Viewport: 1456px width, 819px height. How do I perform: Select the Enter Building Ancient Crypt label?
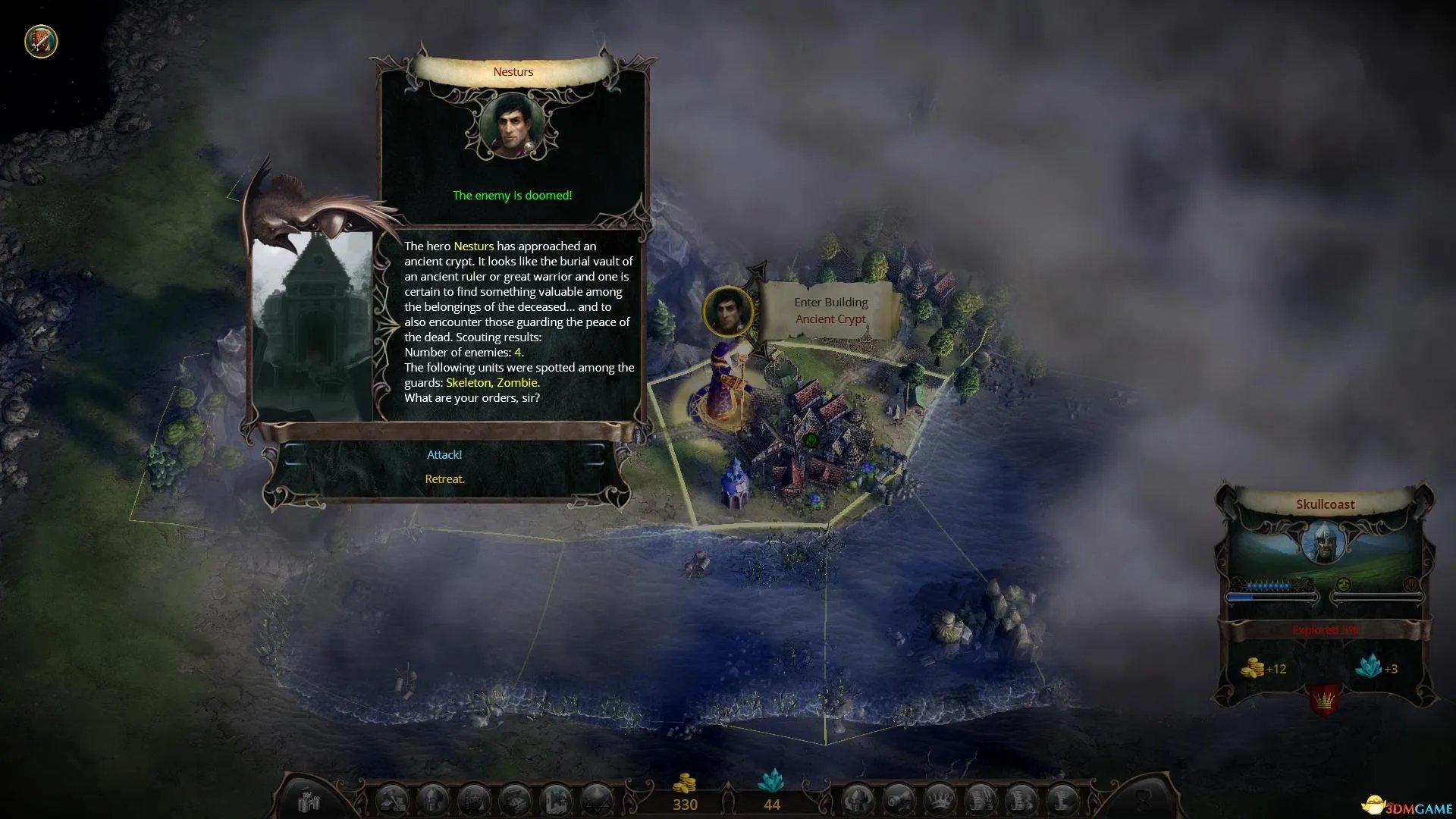[x=830, y=311]
